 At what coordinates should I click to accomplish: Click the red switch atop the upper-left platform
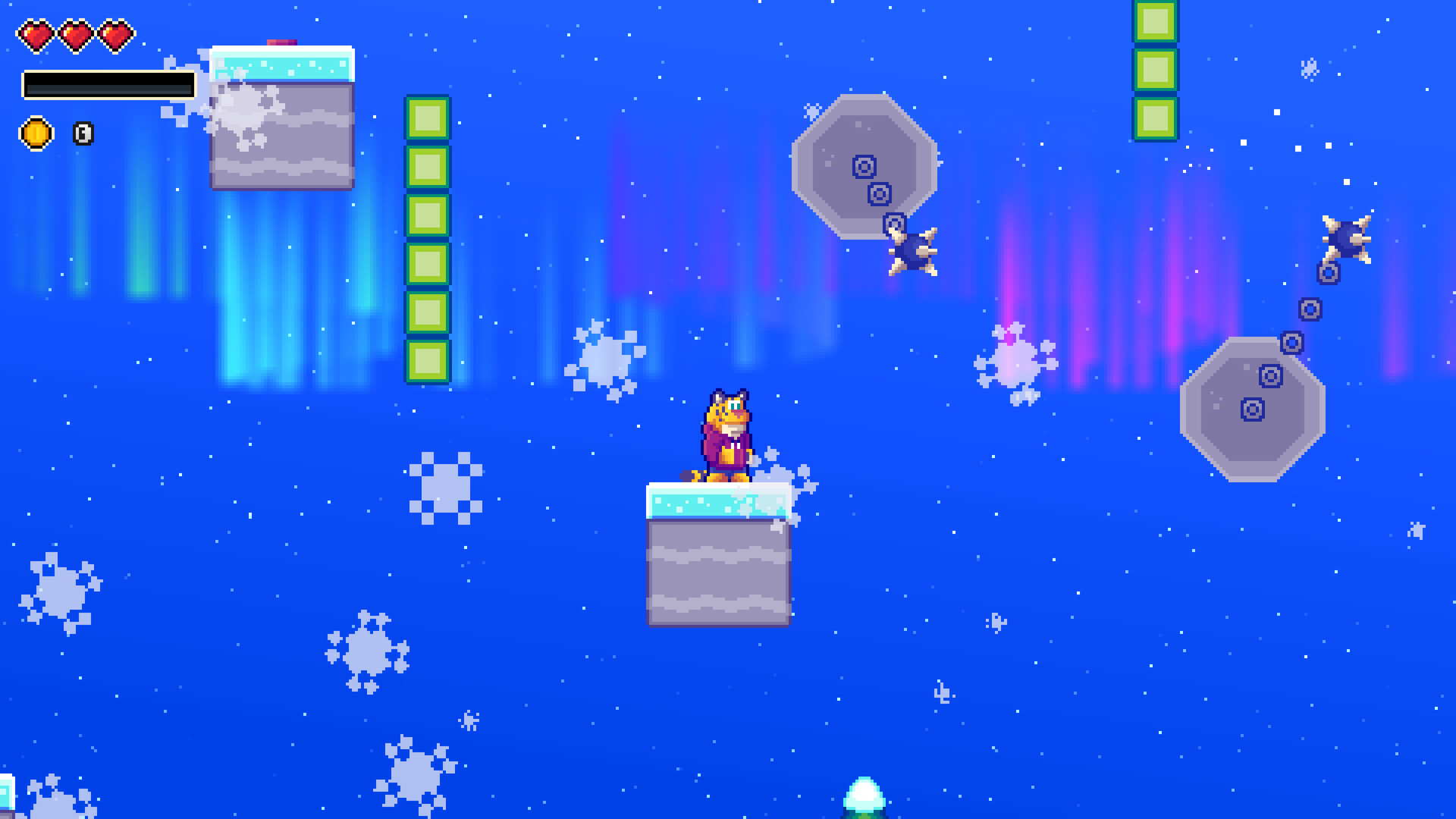click(x=281, y=44)
